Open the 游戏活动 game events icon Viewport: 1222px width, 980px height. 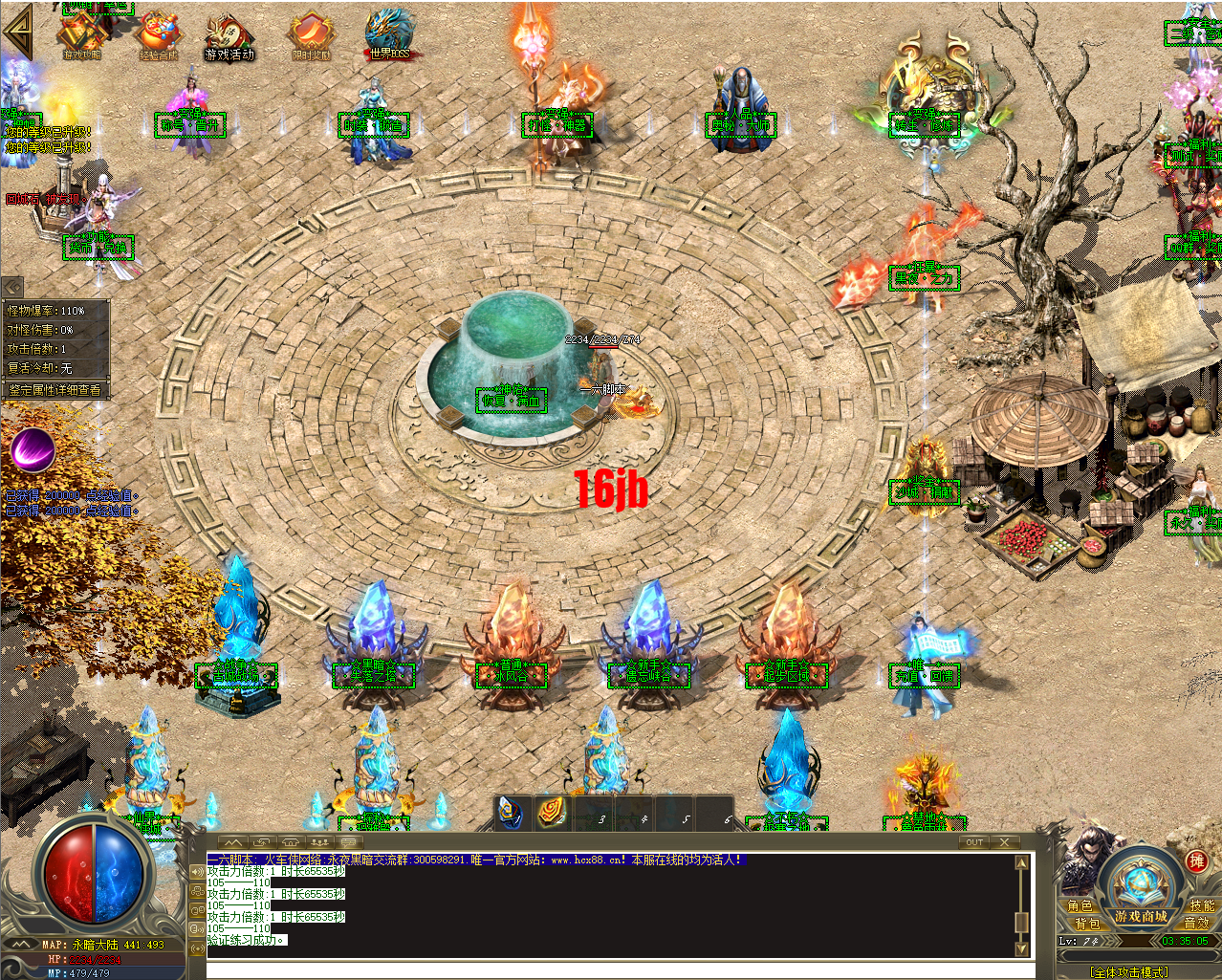pos(229,36)
